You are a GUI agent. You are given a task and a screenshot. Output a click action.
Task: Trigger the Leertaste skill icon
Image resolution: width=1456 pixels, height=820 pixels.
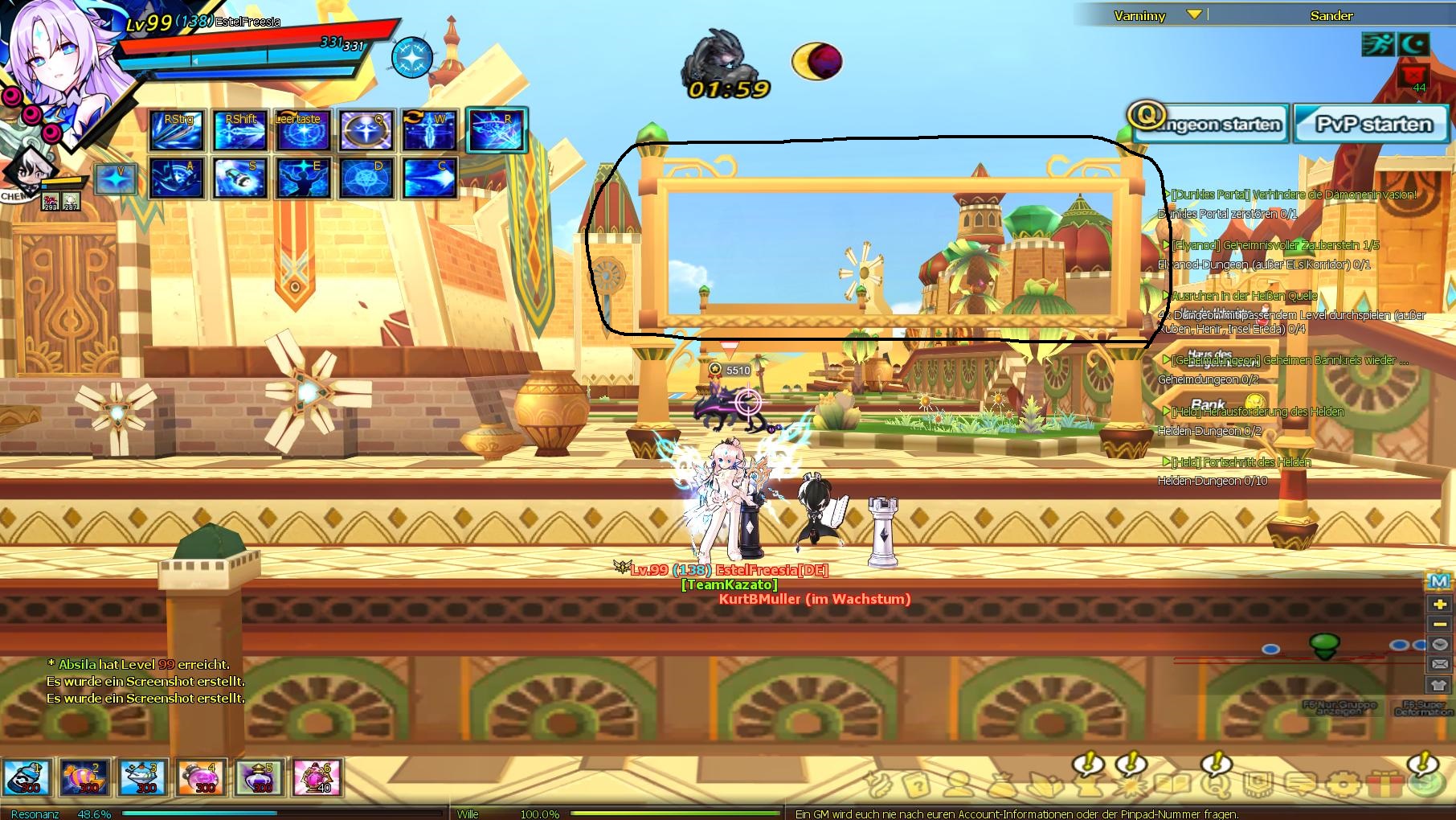[302, 130]
